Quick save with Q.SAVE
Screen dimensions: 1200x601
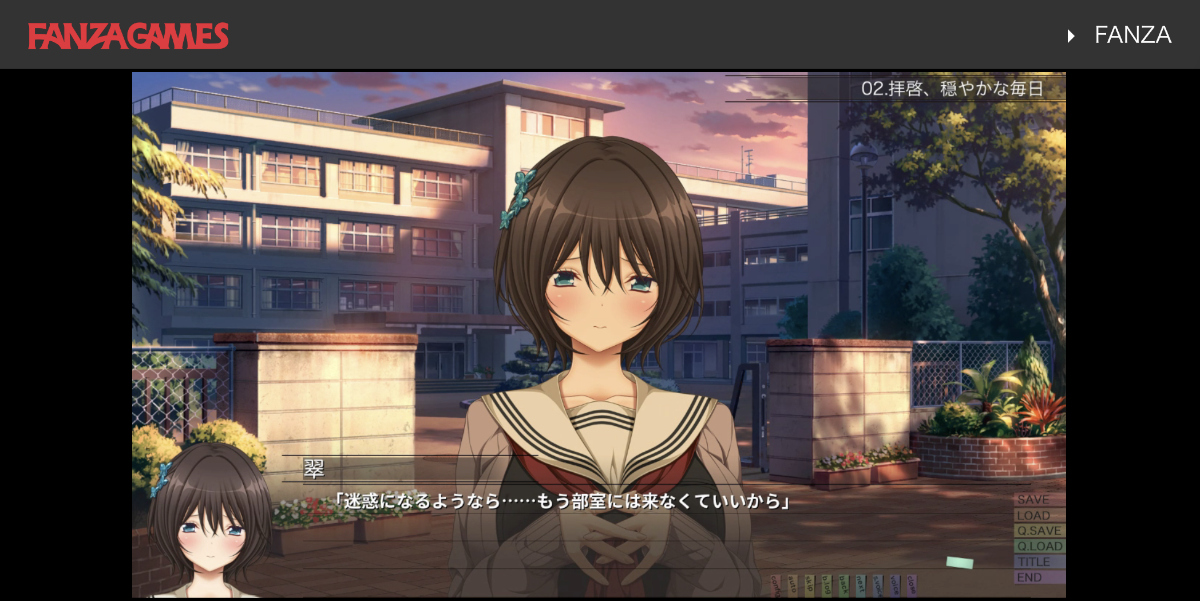pyautogui.click(x=1038, y=531)
